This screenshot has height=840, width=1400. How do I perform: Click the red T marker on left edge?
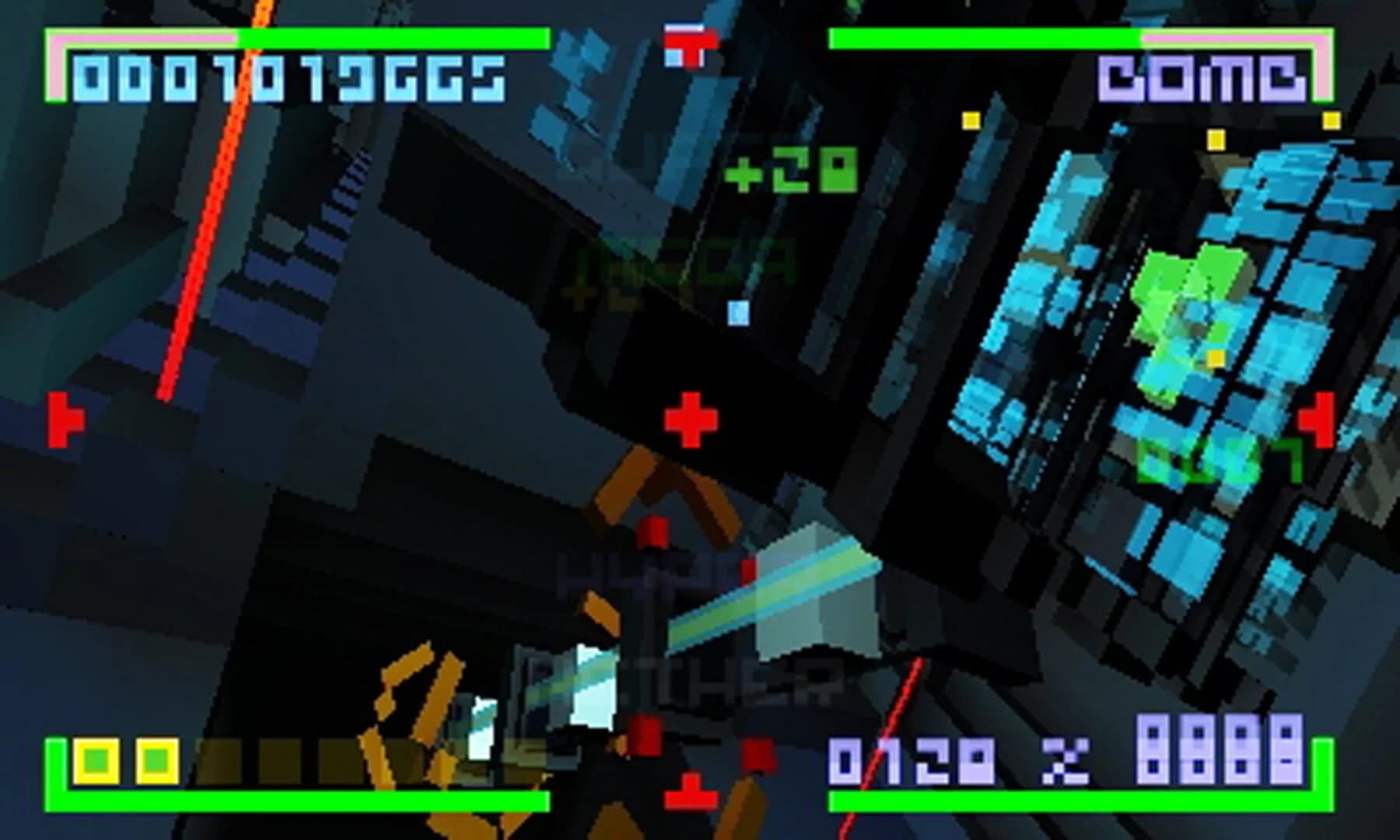coord(65,420)
